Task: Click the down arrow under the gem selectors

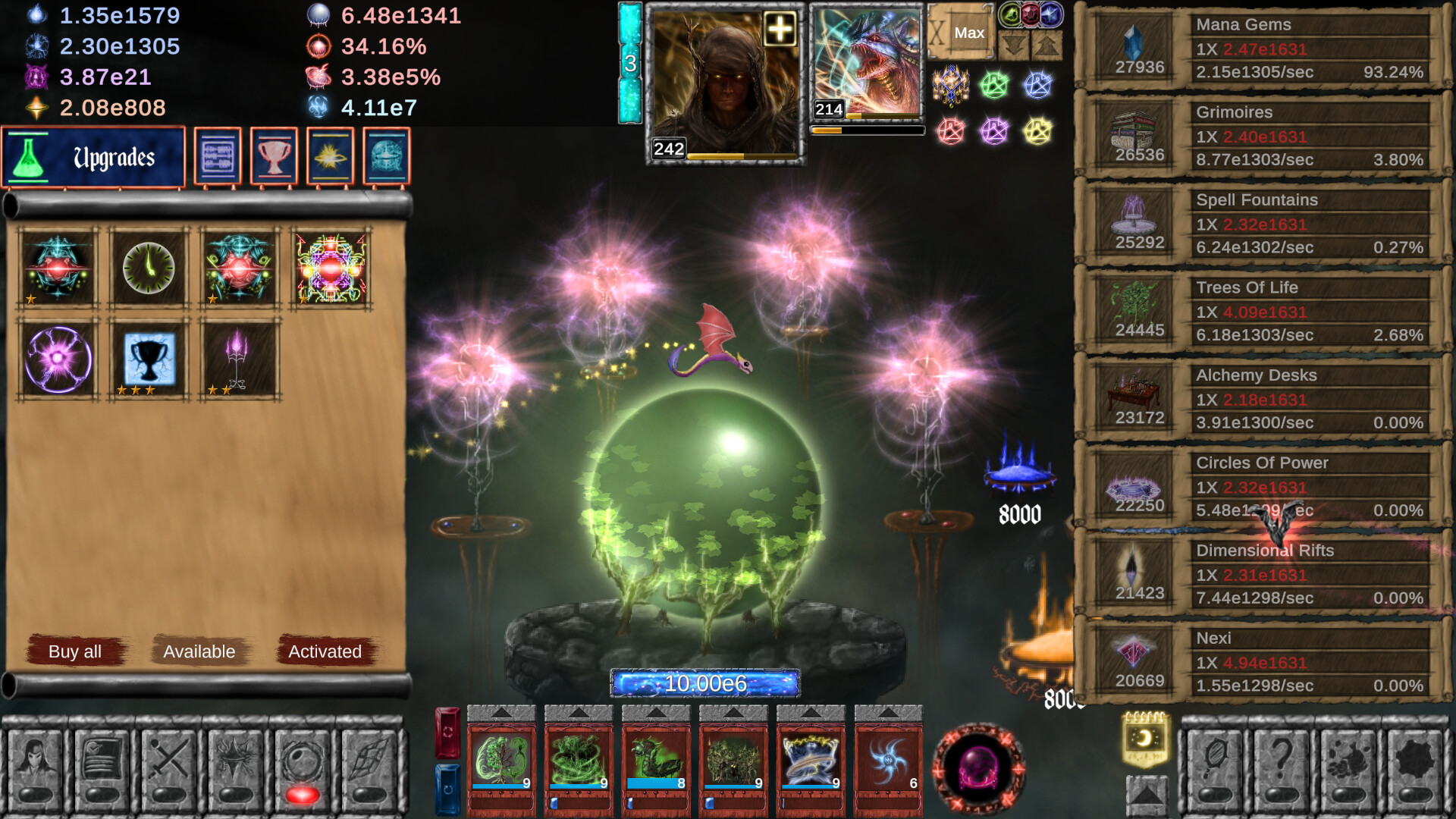Action: point(1012,43)
